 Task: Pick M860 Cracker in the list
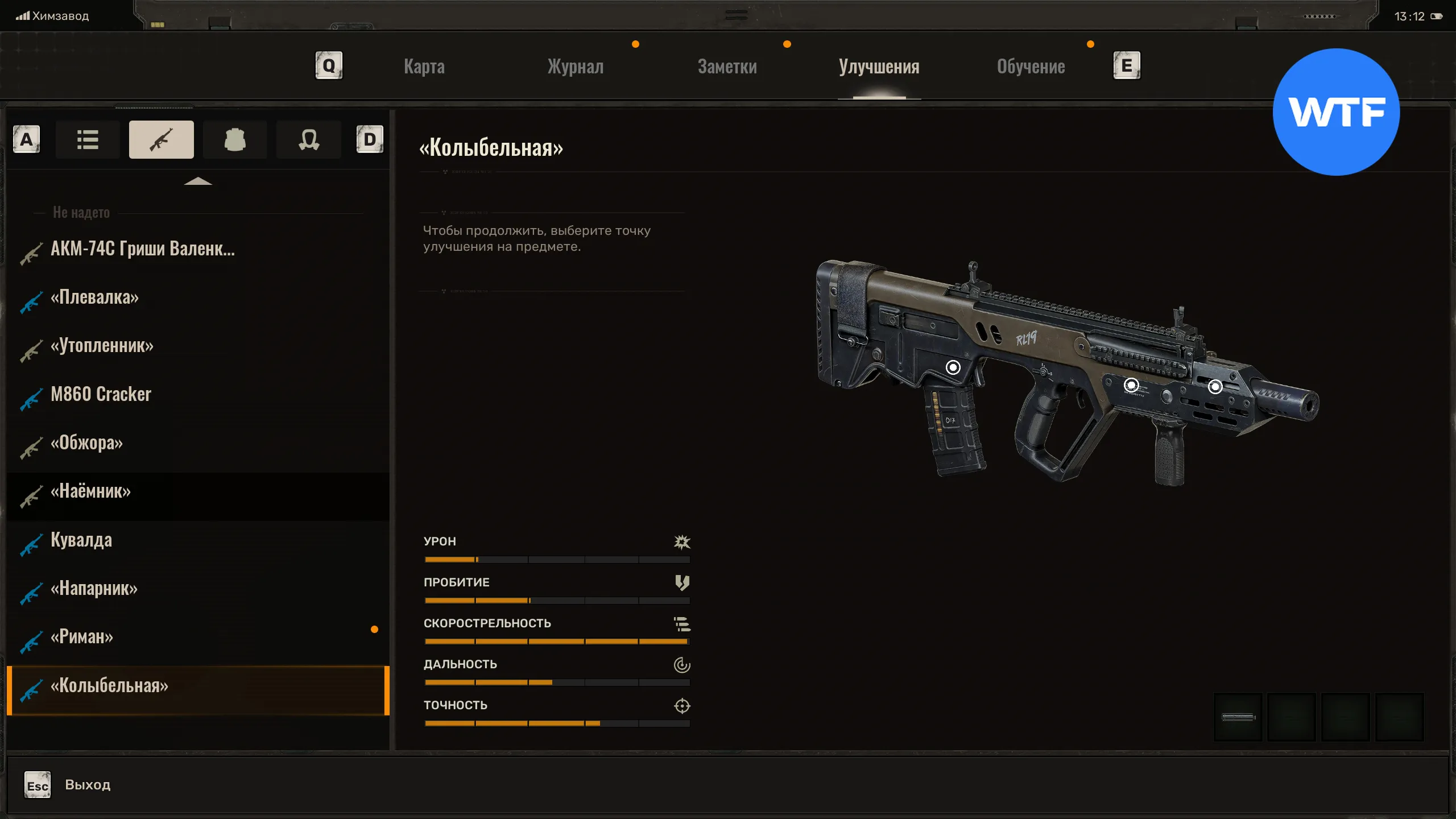point(101,394)
